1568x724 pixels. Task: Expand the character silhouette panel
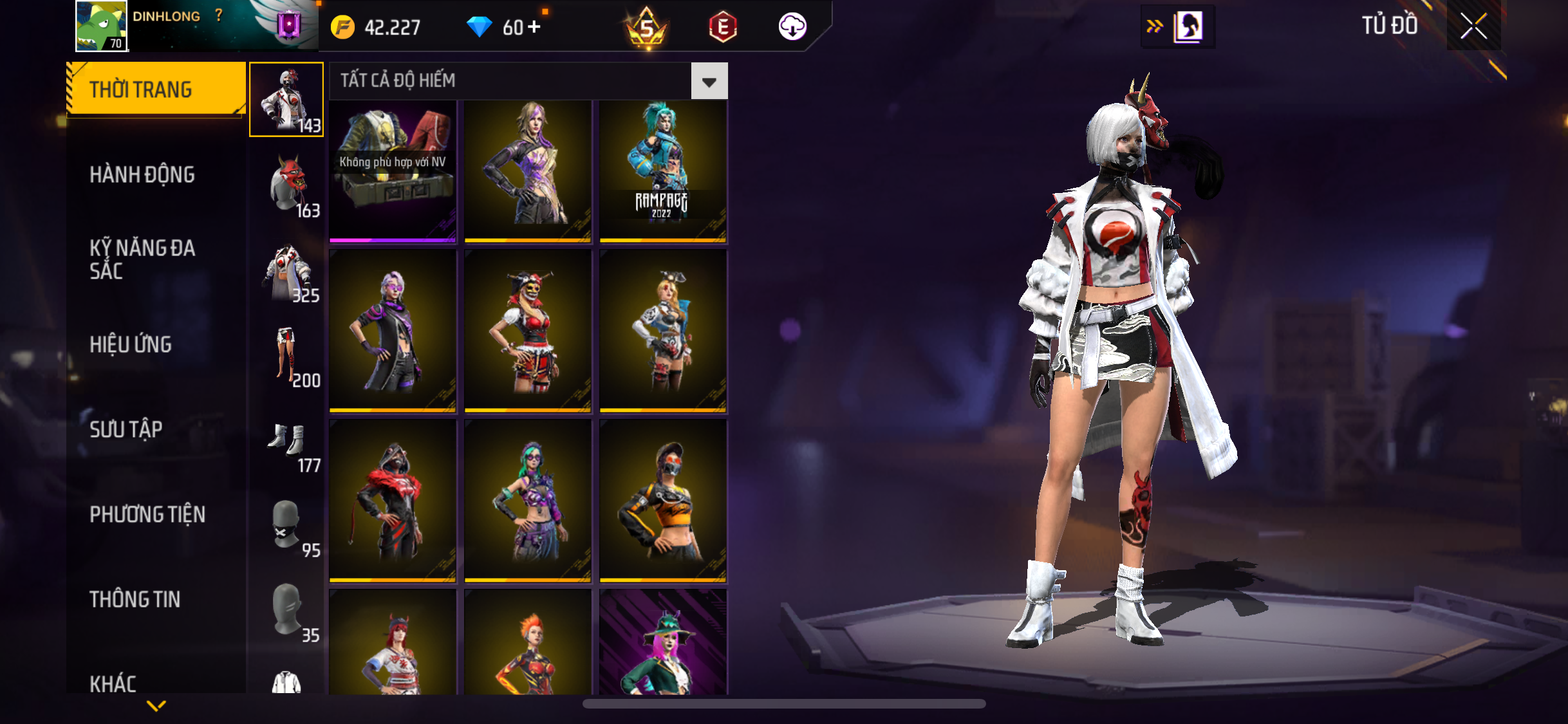(x=1178, y=27)
